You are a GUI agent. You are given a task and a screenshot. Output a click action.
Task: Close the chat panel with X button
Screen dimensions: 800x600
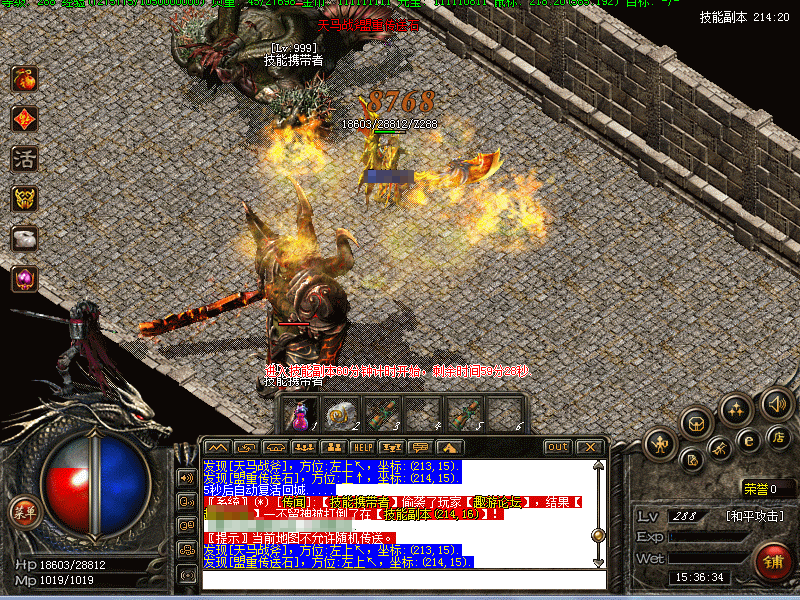tap(590, 446)
